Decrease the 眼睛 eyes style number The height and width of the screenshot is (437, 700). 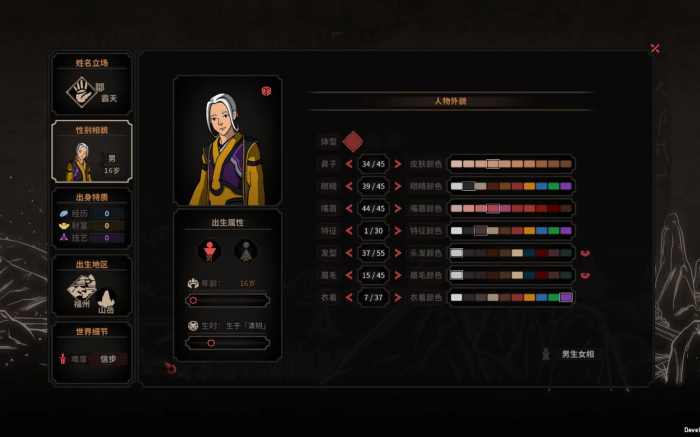349,186
